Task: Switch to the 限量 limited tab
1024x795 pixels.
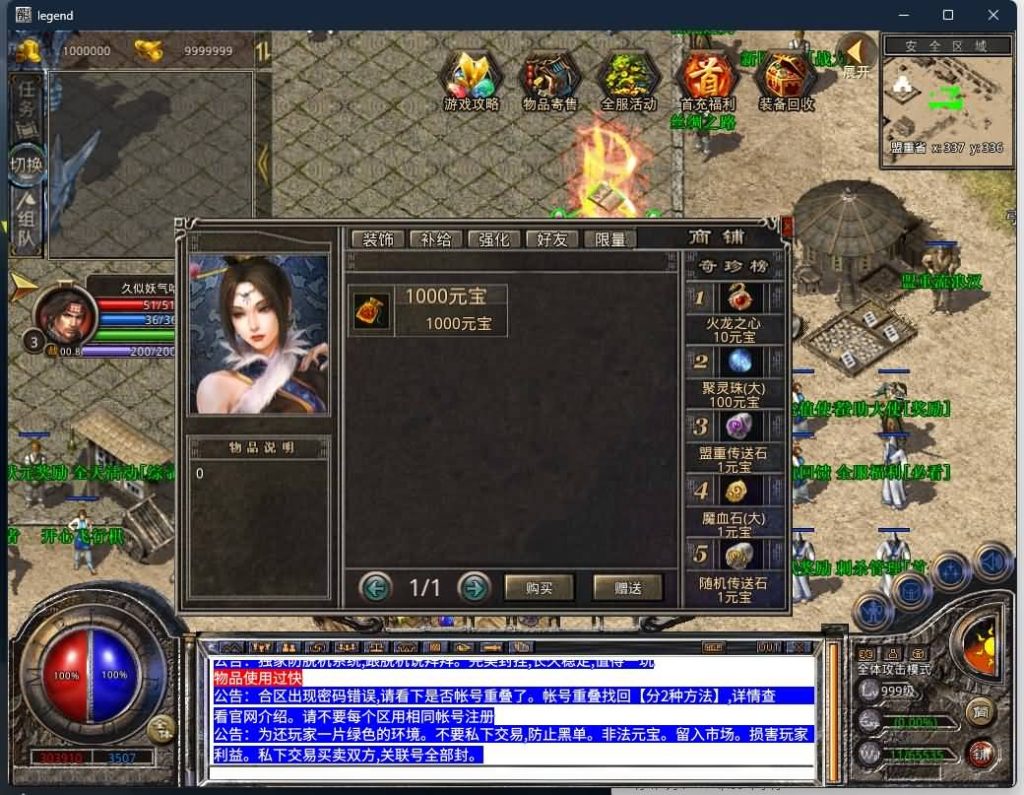Action: point(610,240)
